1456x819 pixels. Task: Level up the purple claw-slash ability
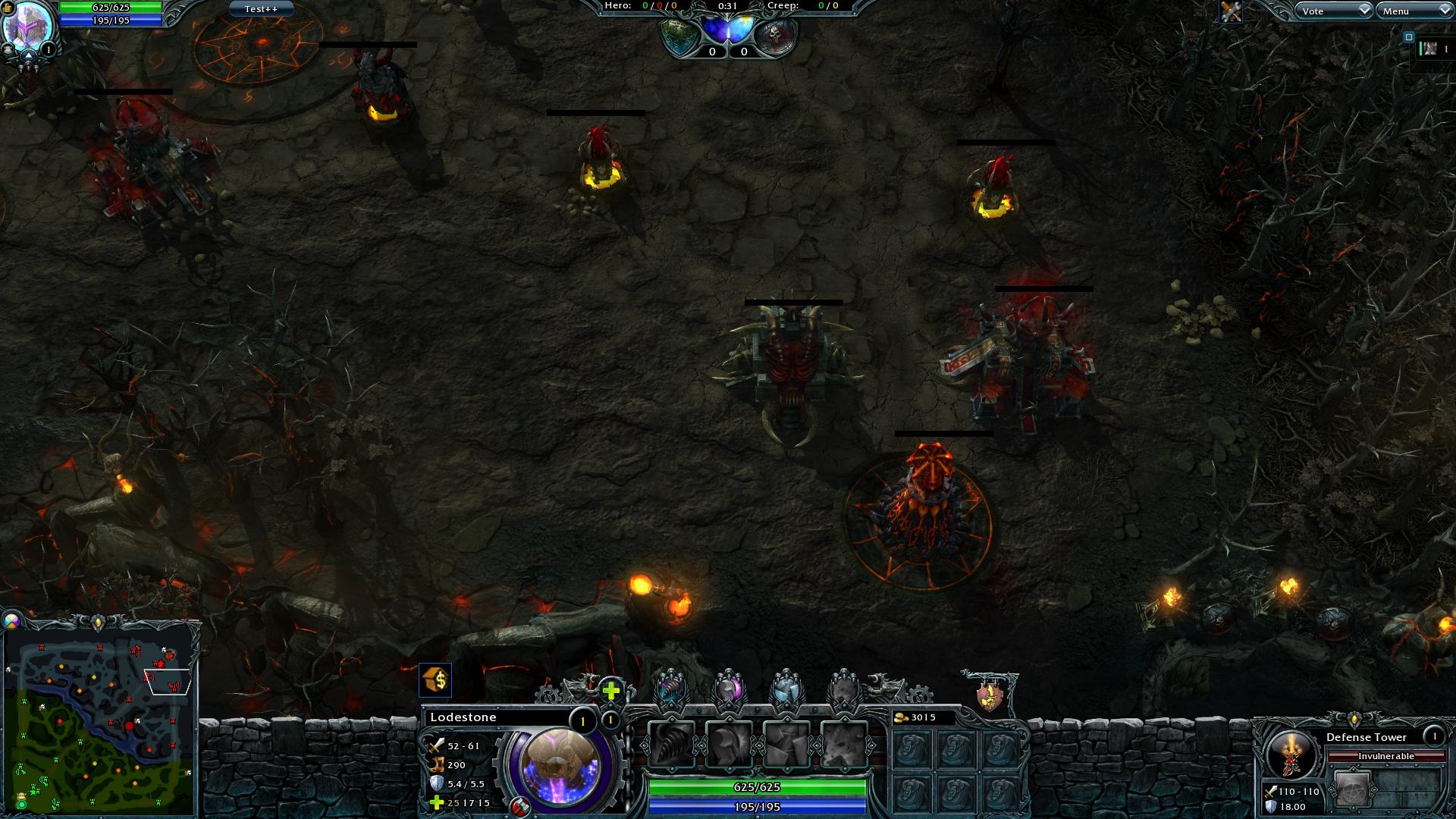point(671,689)
